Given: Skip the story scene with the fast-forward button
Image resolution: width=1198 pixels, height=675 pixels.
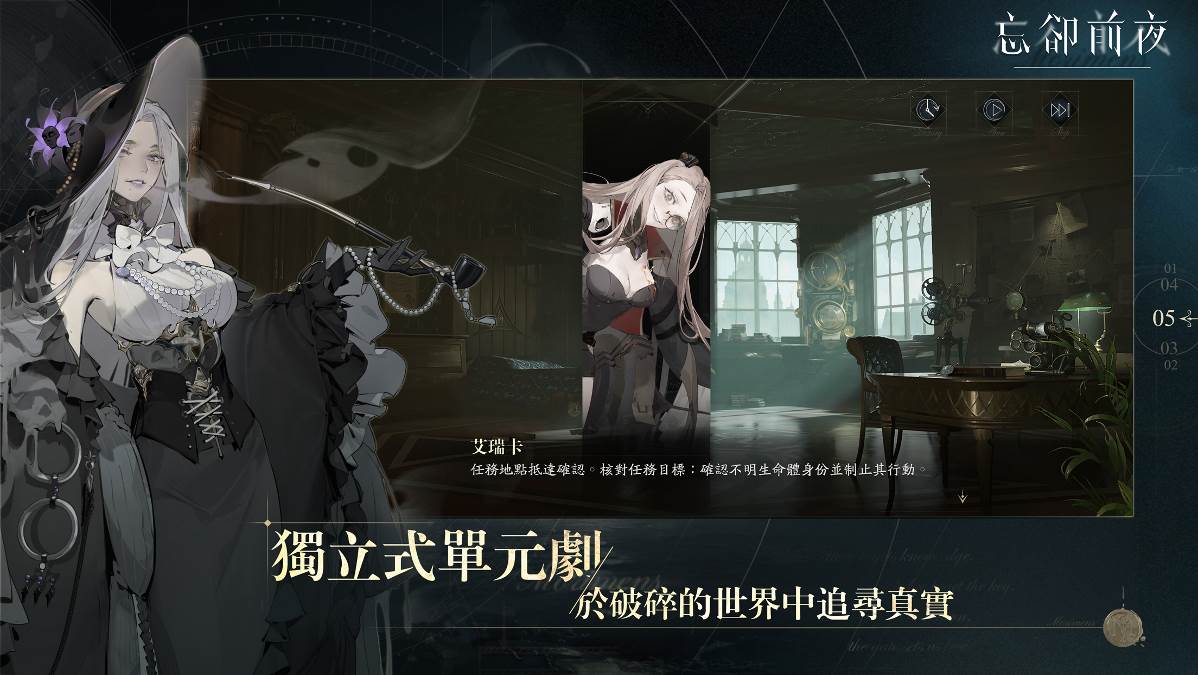Looking at the screenshot, I should coord(1060,109).
